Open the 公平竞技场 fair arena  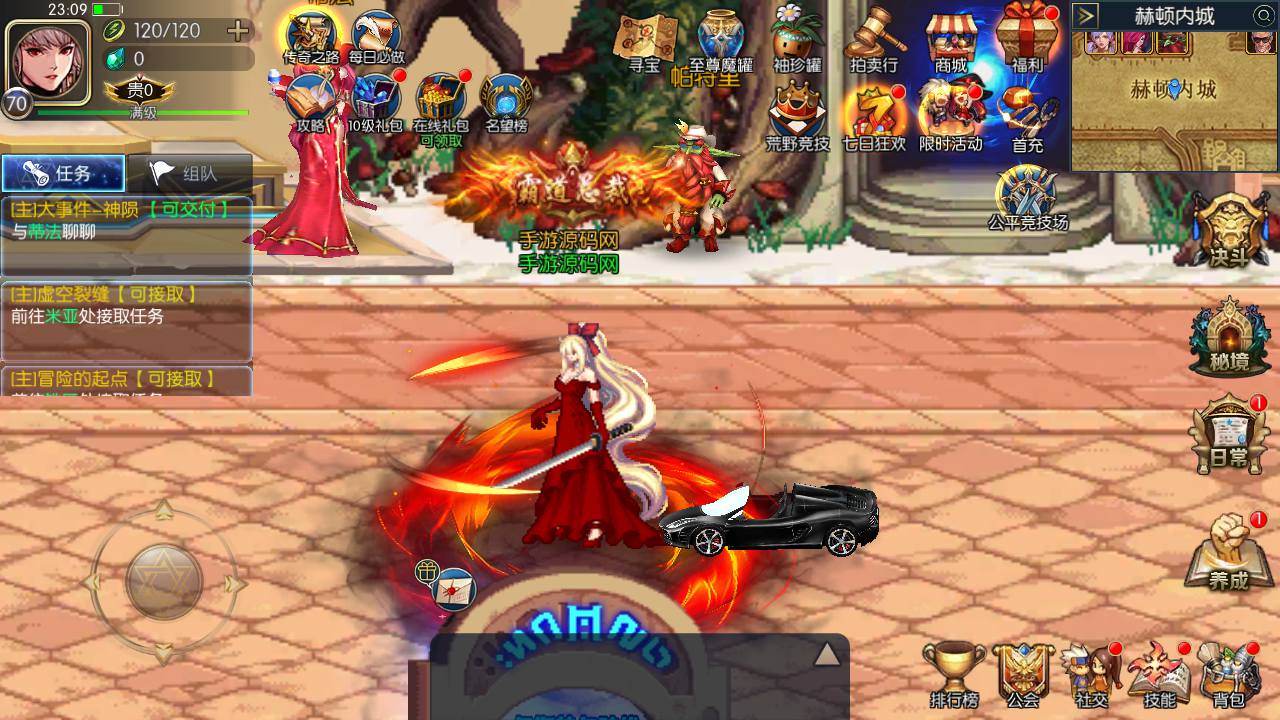click(x=1022, y=185)
